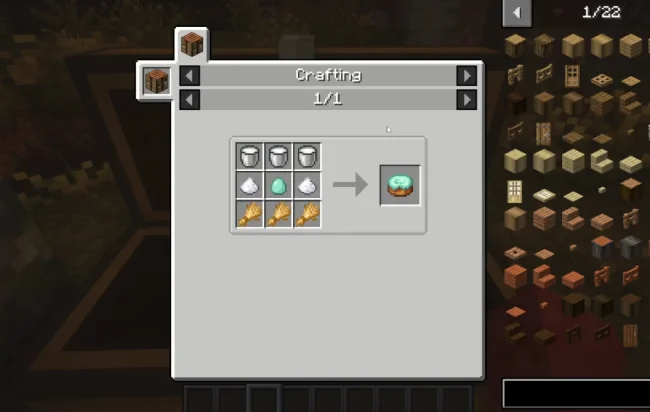Show the previous recipe page beside 1/1
This screenshot has height=412, width=650.
pos(189,99)
